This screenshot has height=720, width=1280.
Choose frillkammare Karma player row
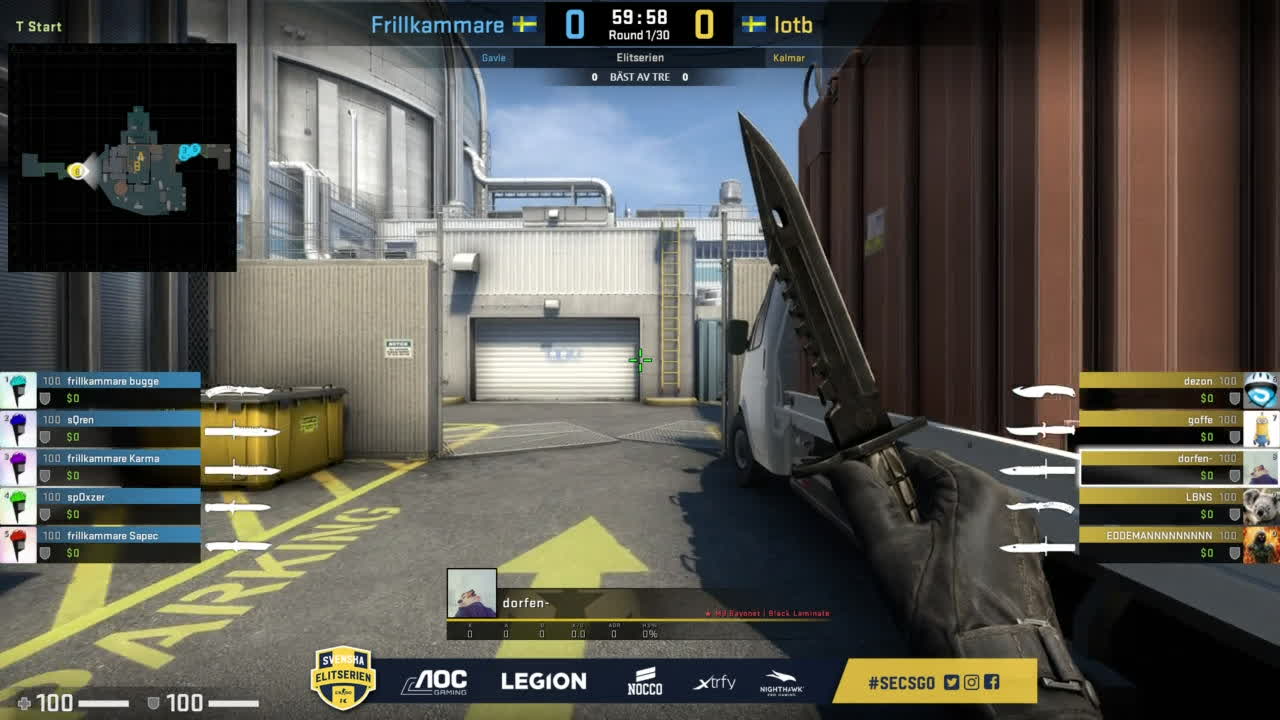pyautogui.click(x=112, y=458)
